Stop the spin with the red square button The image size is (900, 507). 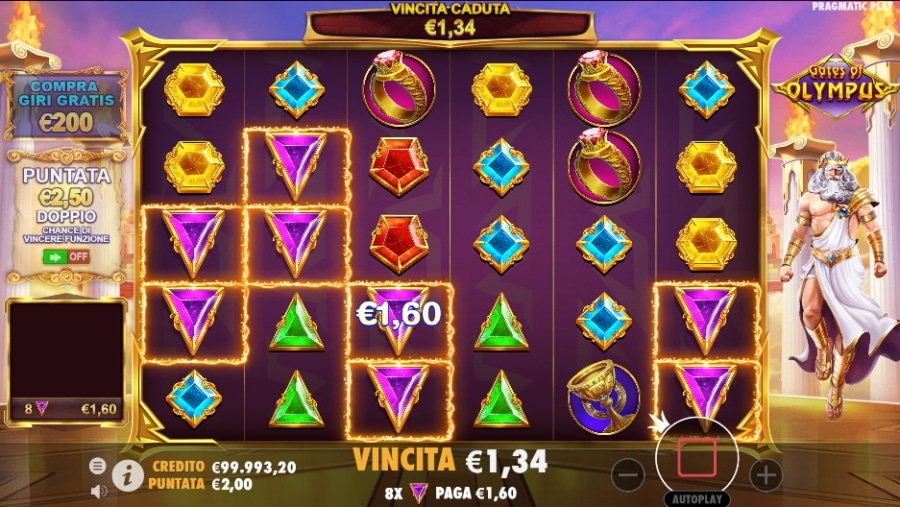(697, 458)
